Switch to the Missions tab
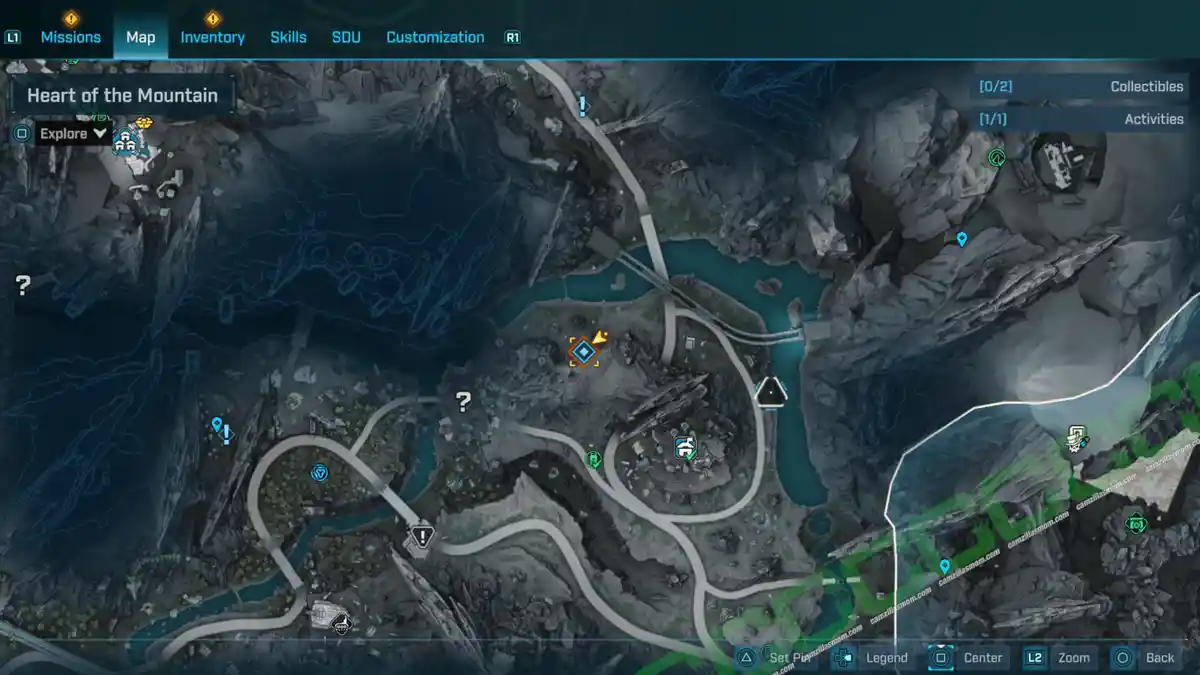This screenshot has height=675, width=1200. [70, 37]
